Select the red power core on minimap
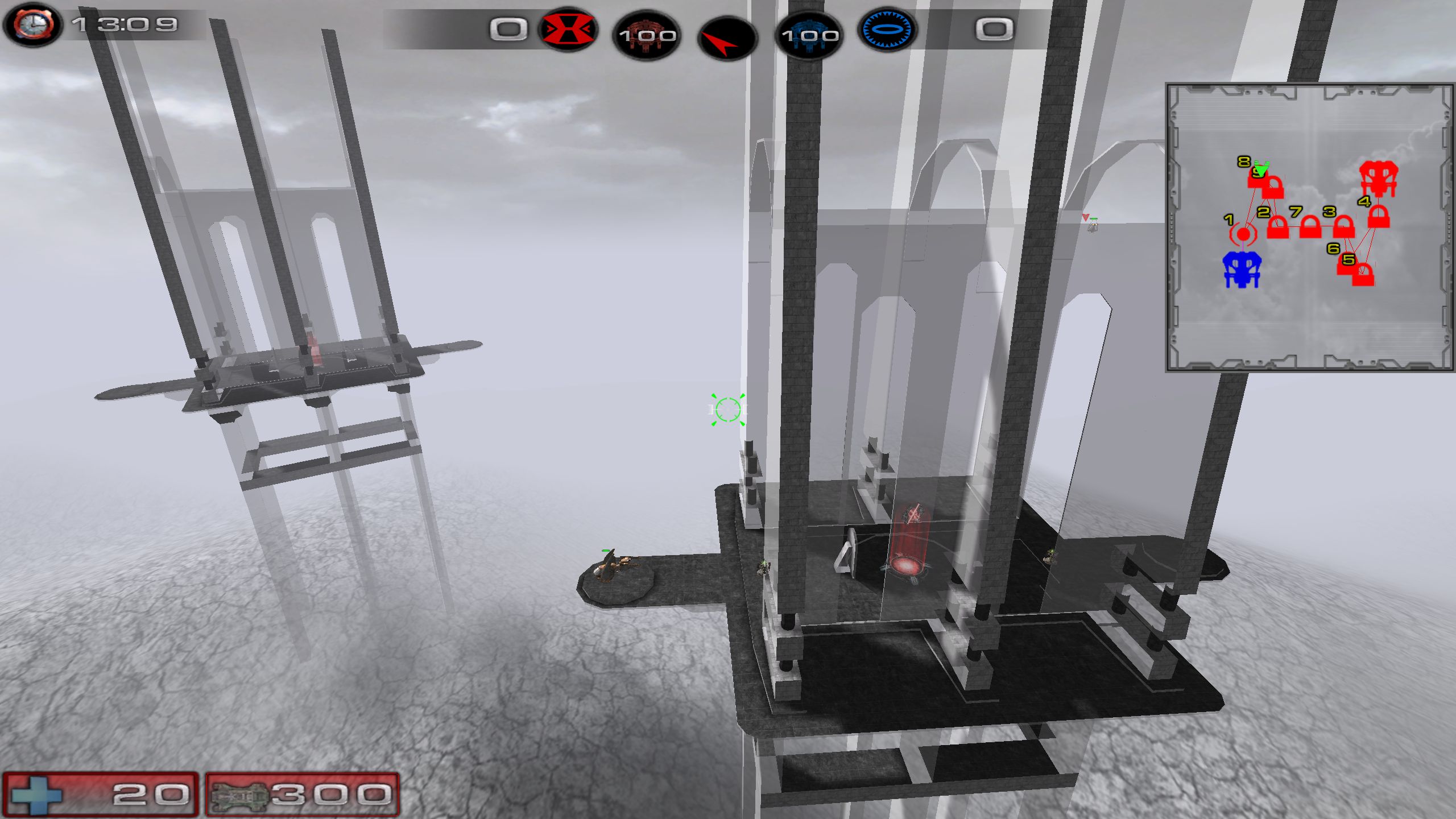 1378,179
